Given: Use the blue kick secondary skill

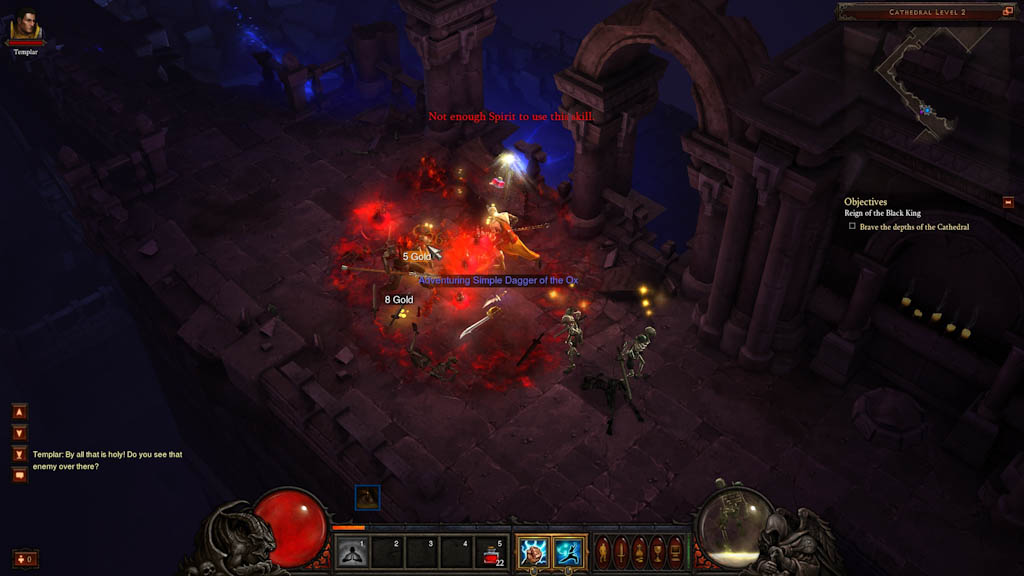Looking at the screenshot, I should coord(568,552).
